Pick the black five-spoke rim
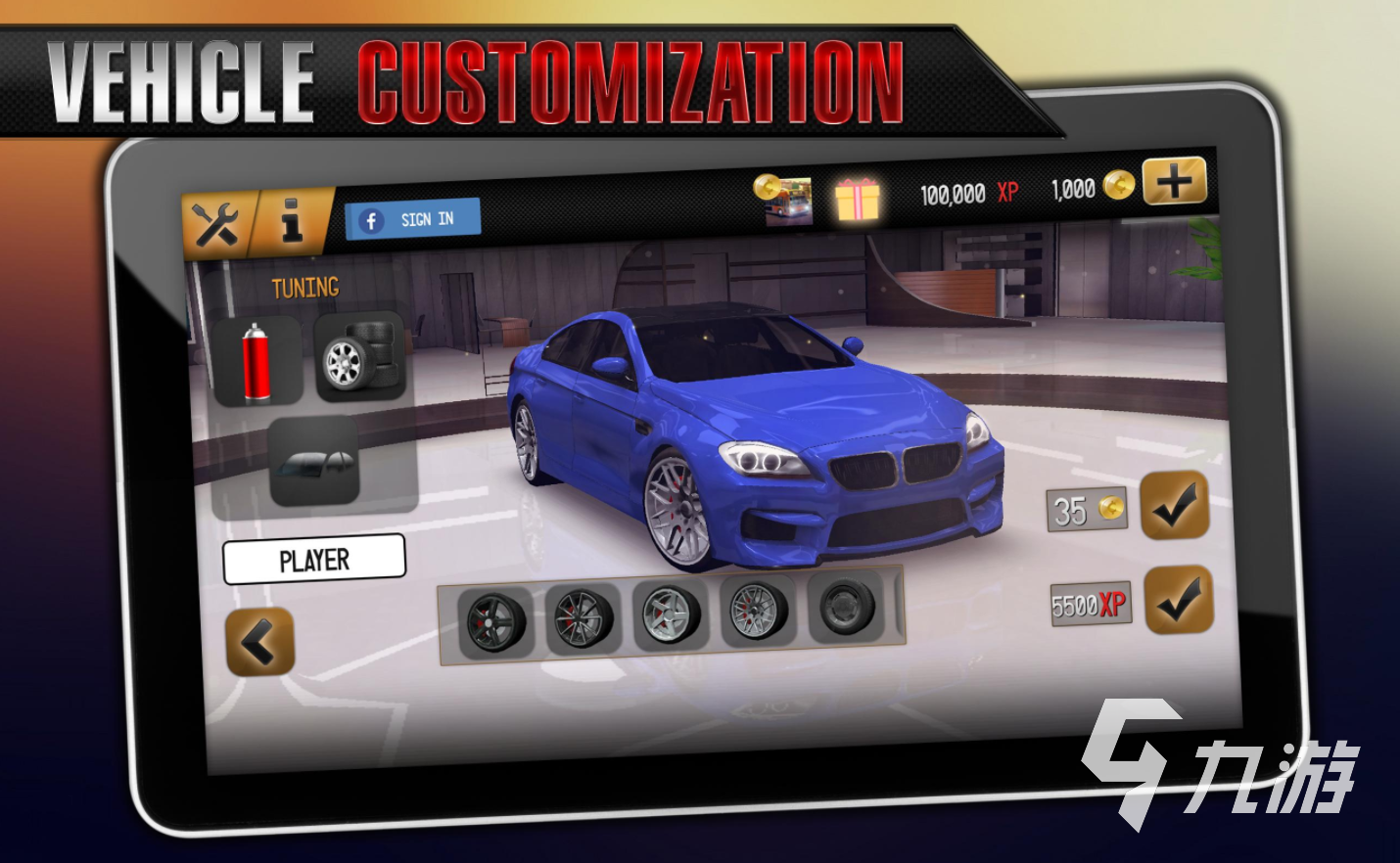The height and width of the screenshot is (863, 1400). 495,622
